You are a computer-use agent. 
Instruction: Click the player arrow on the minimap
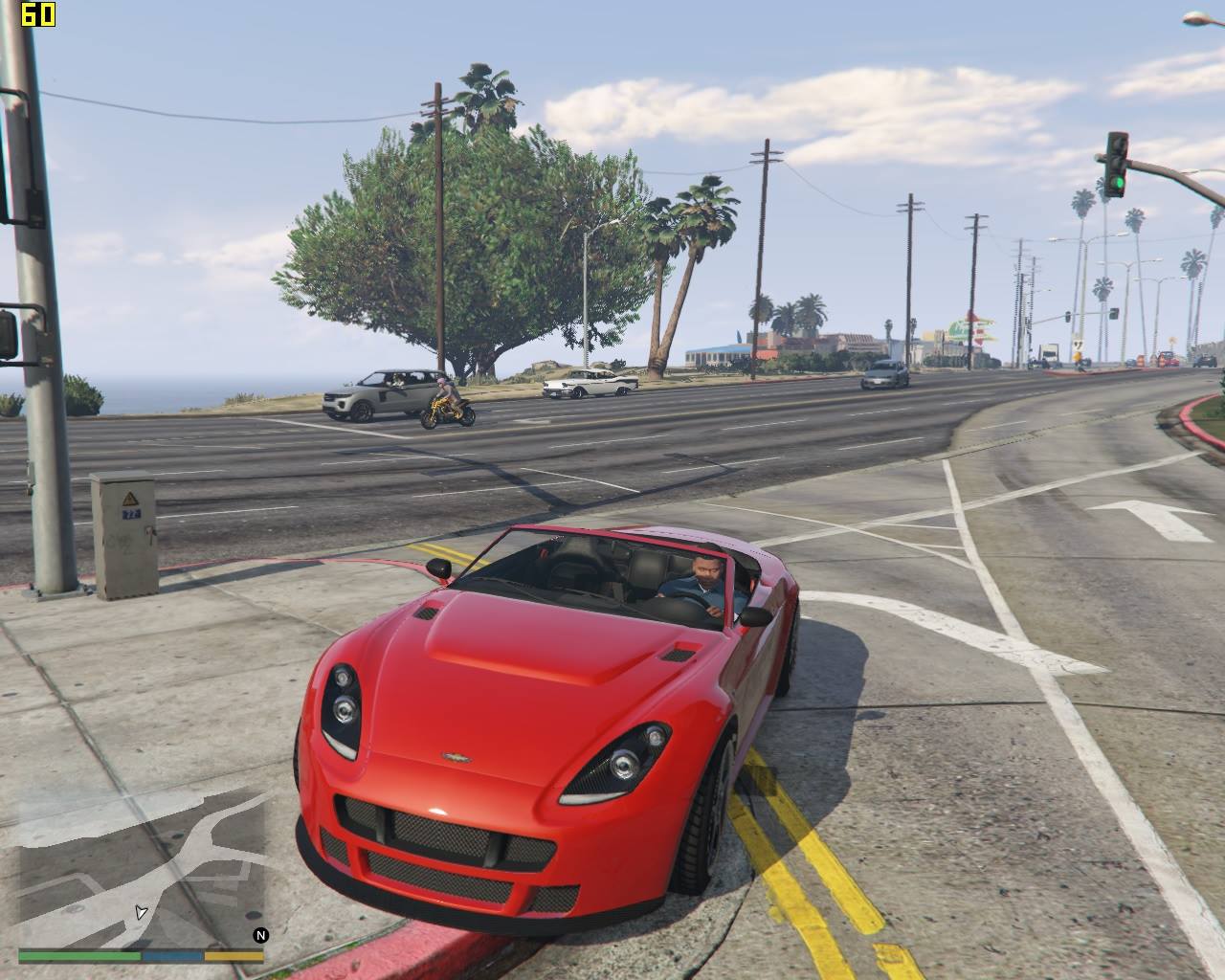pos(141,911)
